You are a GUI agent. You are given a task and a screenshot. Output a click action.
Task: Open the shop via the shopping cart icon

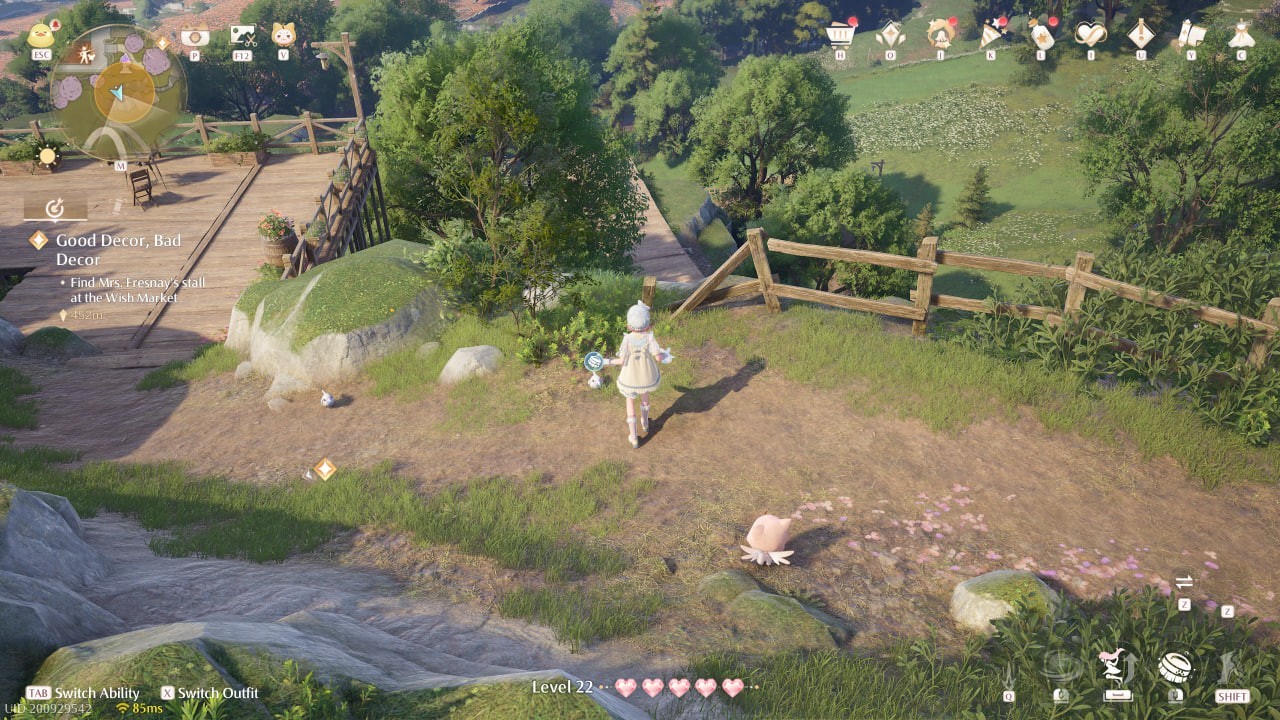(x=840, y=35)
